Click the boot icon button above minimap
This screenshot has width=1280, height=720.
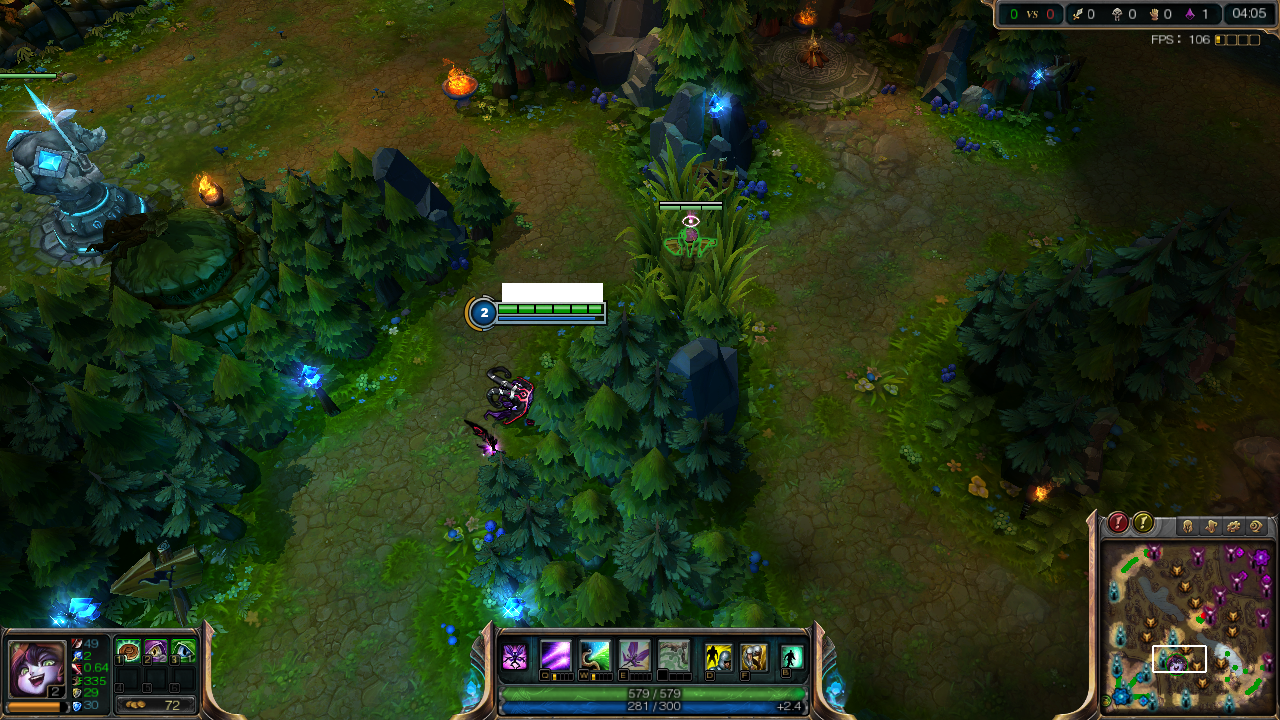(1210, 526)
